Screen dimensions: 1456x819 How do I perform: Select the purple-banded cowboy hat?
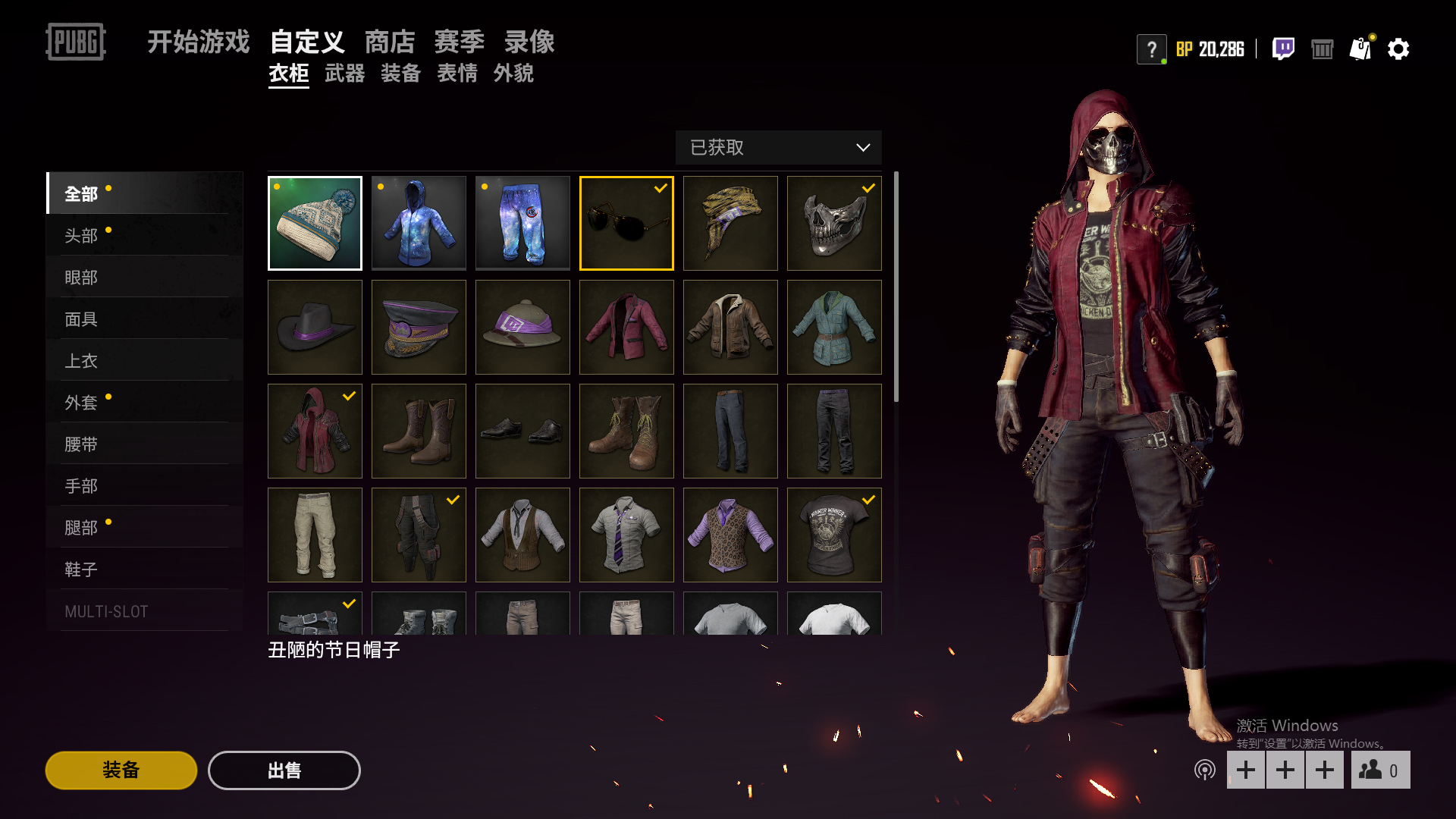click(x=315, y=328)
